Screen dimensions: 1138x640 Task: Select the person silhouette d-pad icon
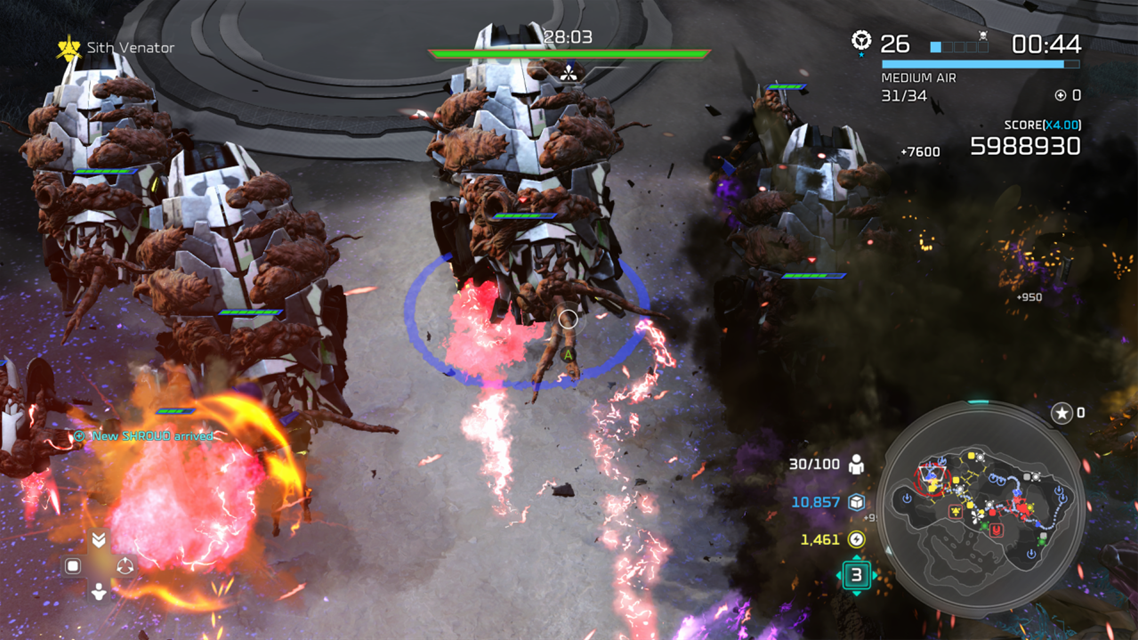coord(99,591)
